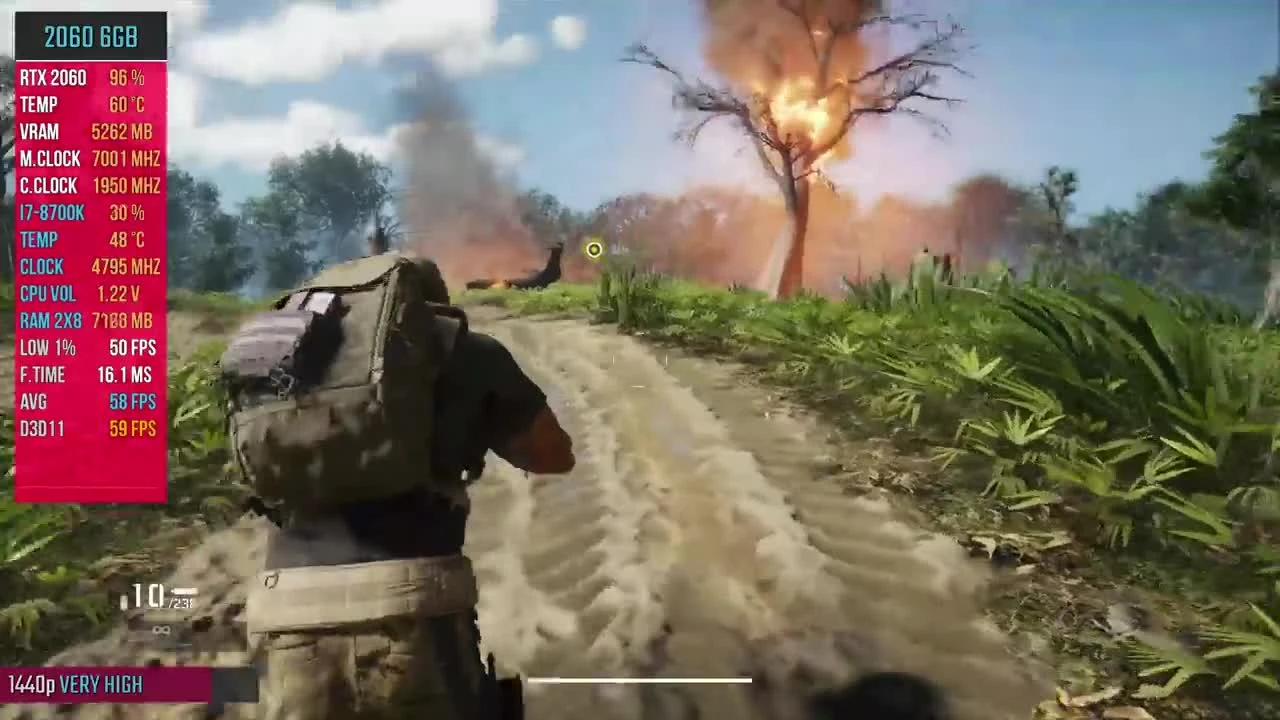Viewport: 1280px width, 720px height.
Task: Click the yellow objective marker on the road
Action: coord(593,250)
